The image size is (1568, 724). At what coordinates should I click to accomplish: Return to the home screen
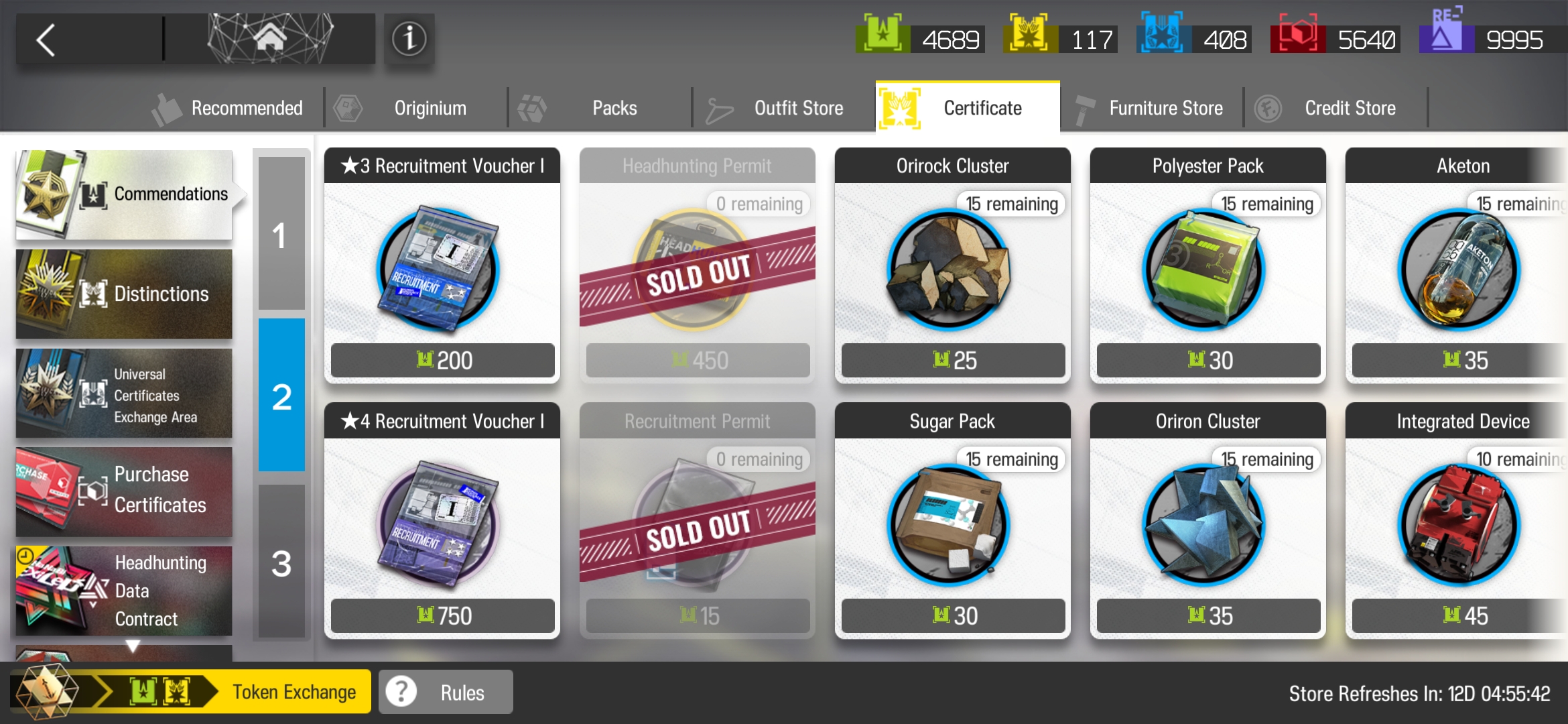pyautogui.click(x=270, y=39)
